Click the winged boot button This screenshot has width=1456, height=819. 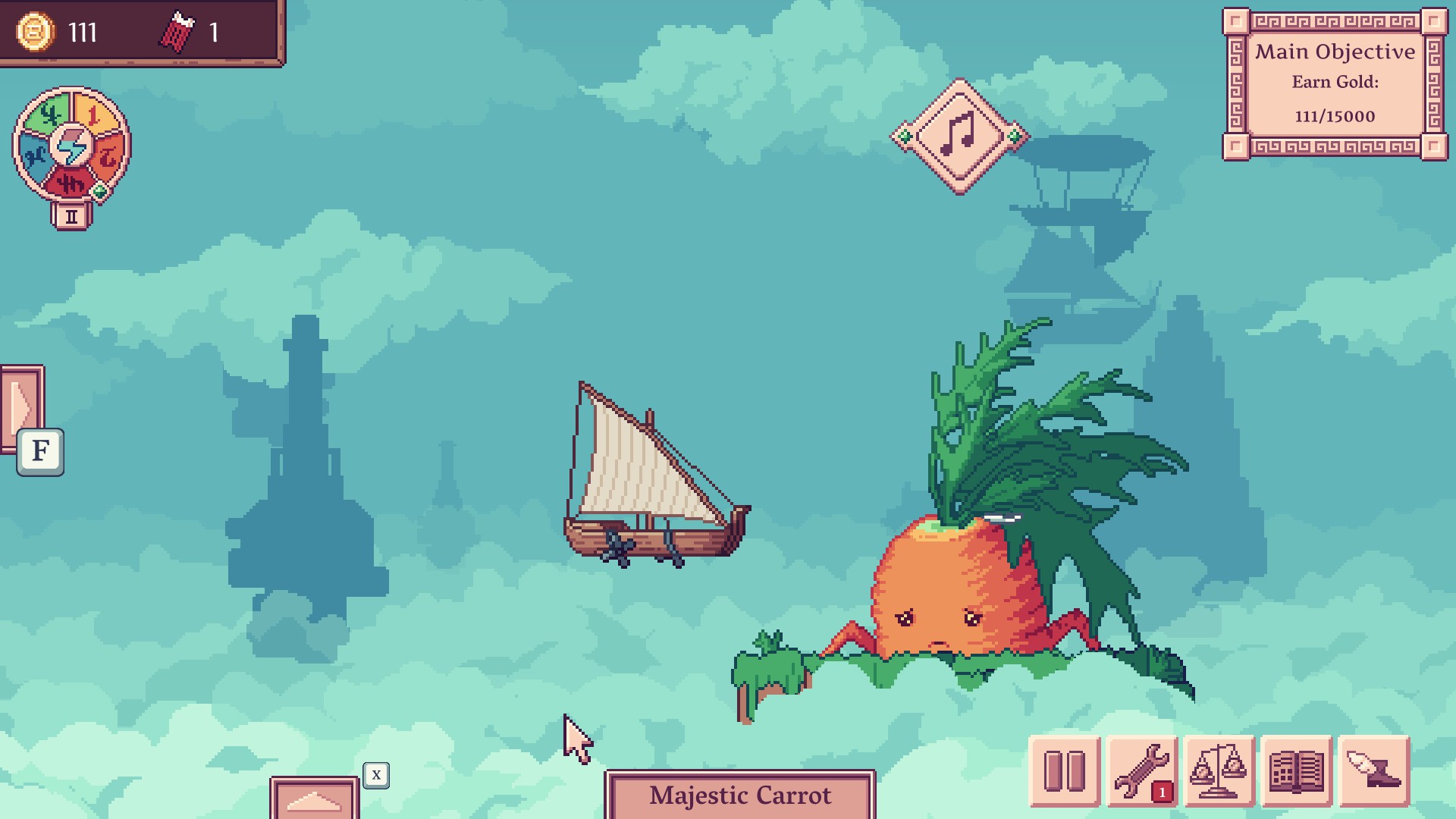click(1373, 771)
